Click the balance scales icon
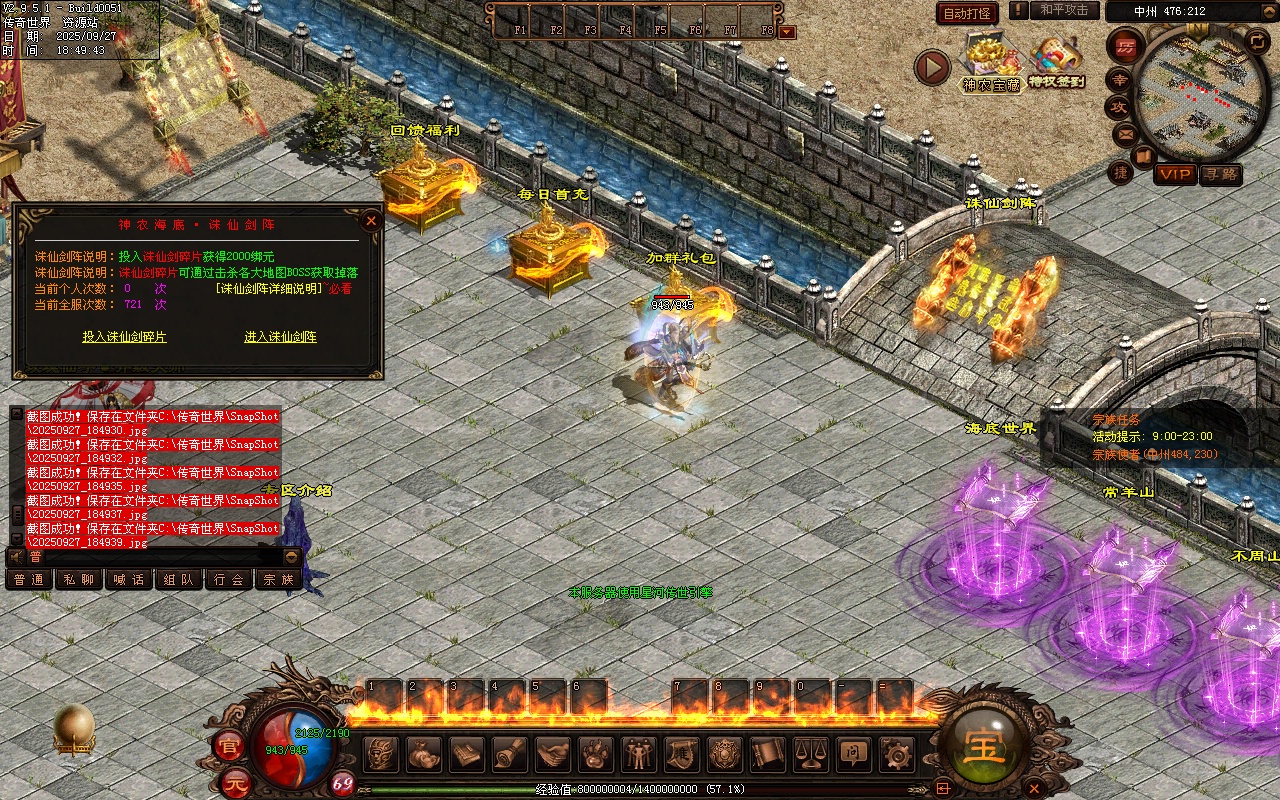This screenshot has width=1280, height=800. tap(809, 754)
